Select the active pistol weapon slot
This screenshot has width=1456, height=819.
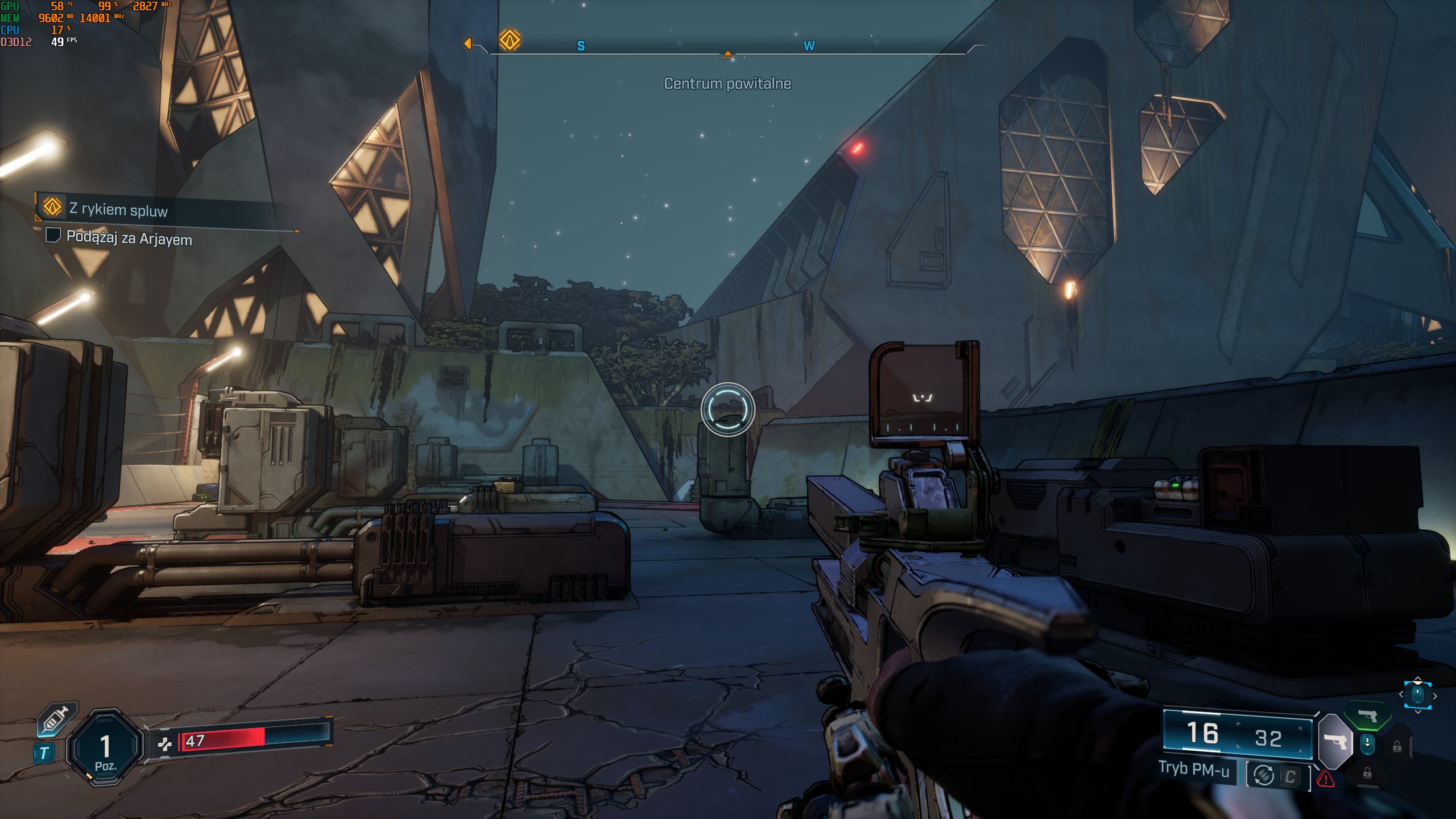click(1334, 742)
